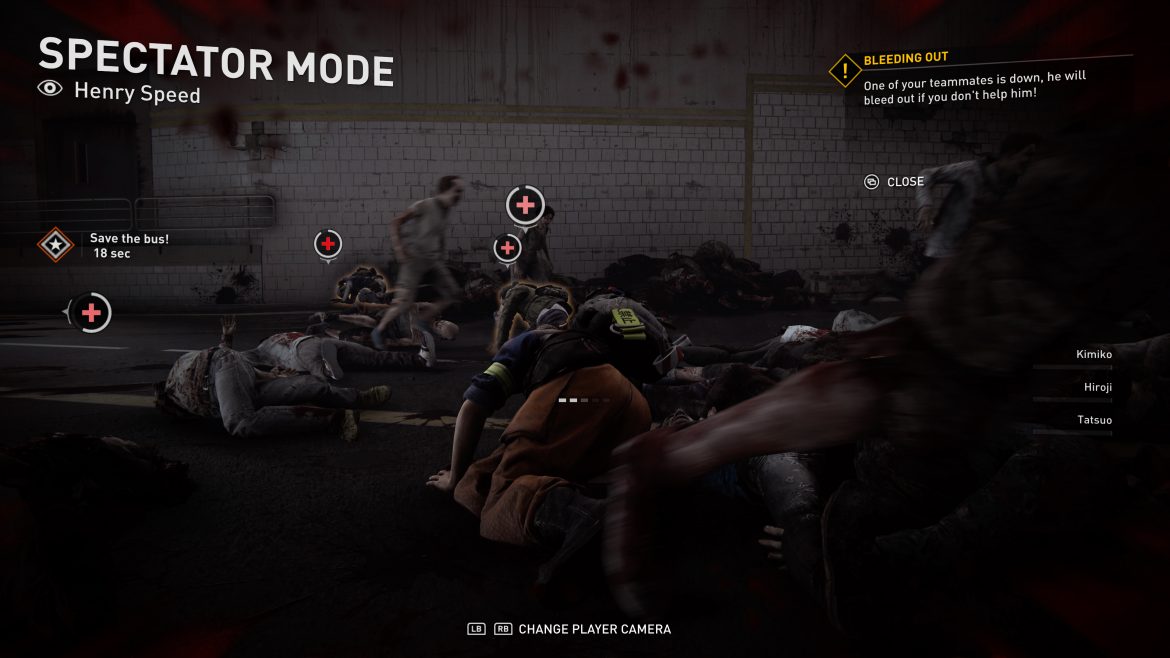The height and width of the screenshot is (658, 1170).
Task: Select teammate Kimiko in the squad list
Action: pyautogui.click(x=1093, y=355)
